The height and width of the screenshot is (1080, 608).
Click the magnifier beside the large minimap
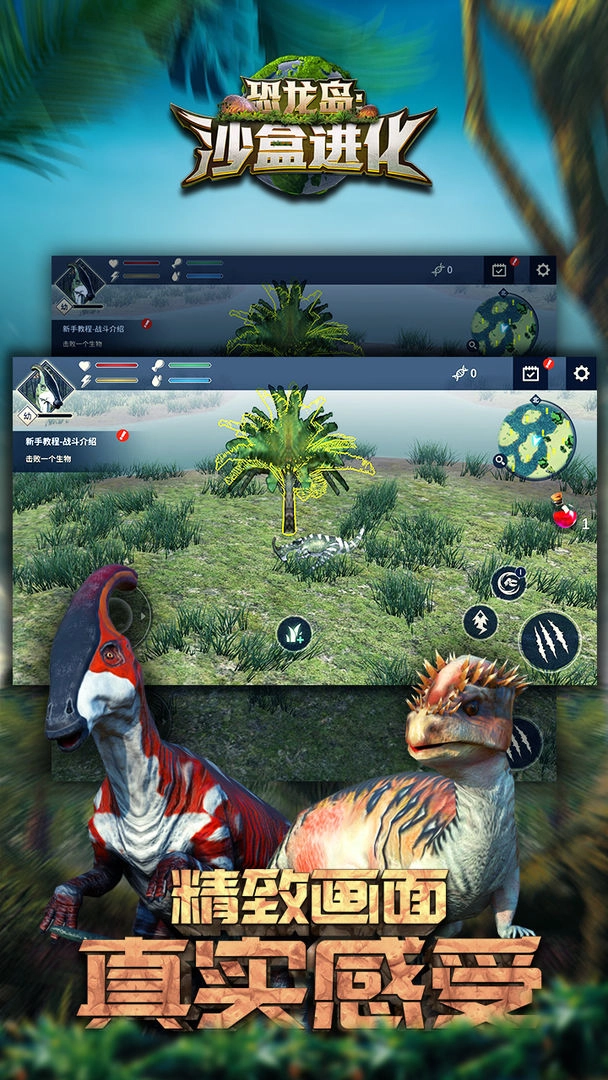coord(500,461)
